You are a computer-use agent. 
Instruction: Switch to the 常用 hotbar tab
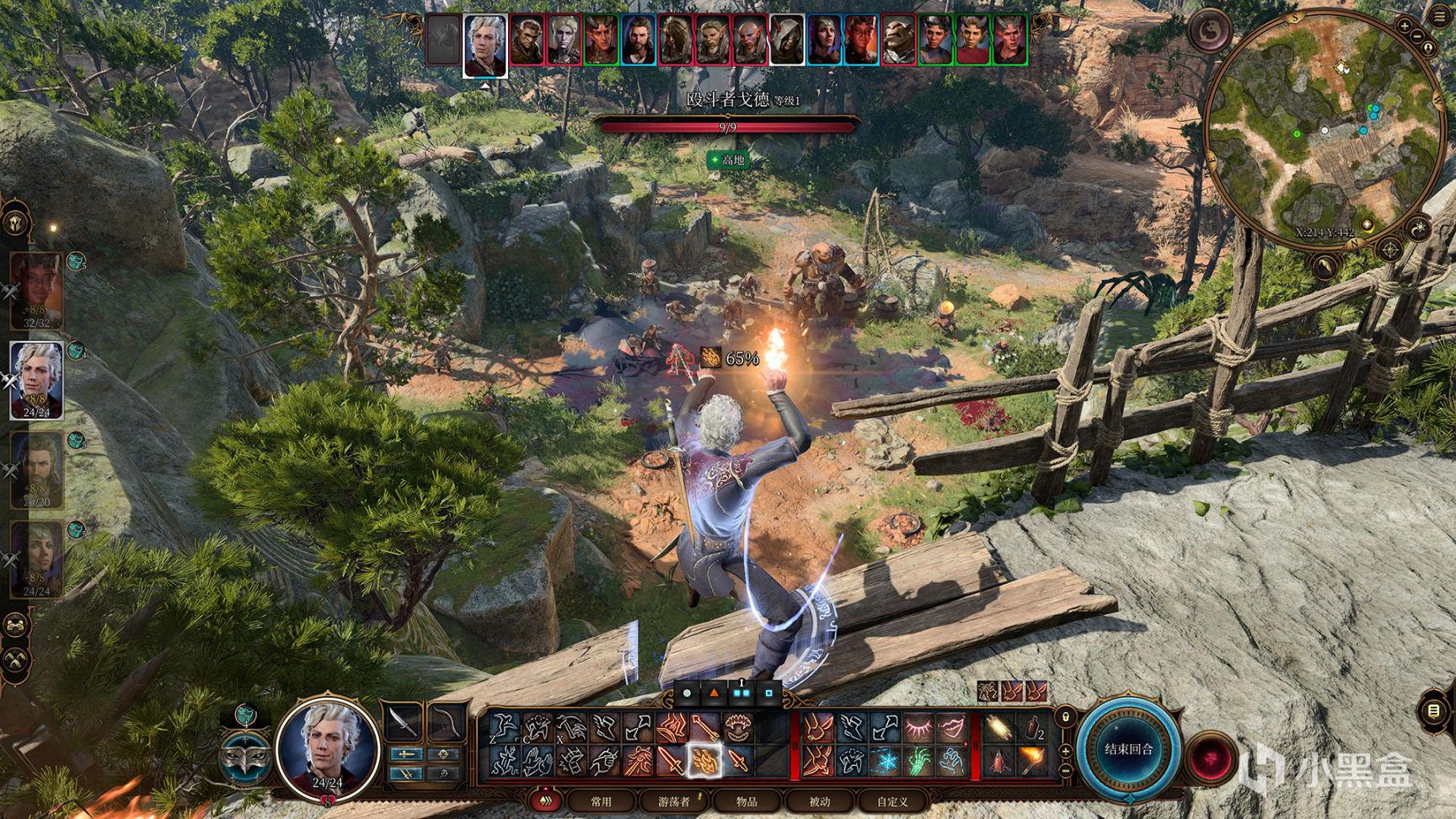pyautogui.click(x=601, y=801)
